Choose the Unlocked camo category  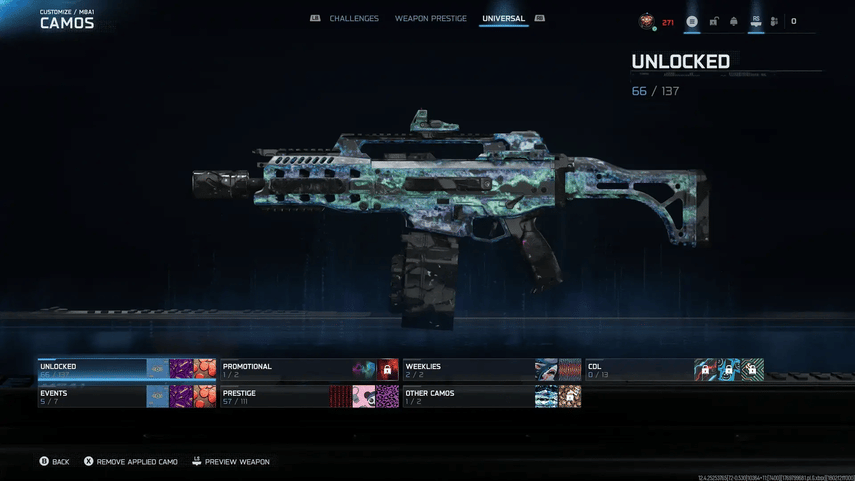92,369
